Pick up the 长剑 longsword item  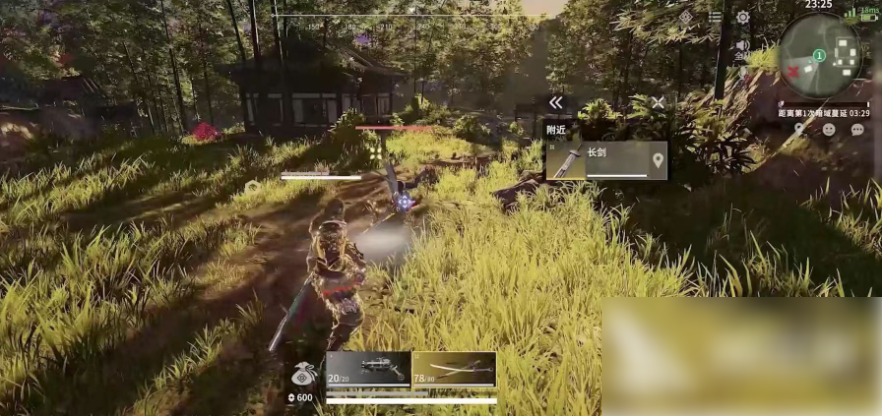600,160
